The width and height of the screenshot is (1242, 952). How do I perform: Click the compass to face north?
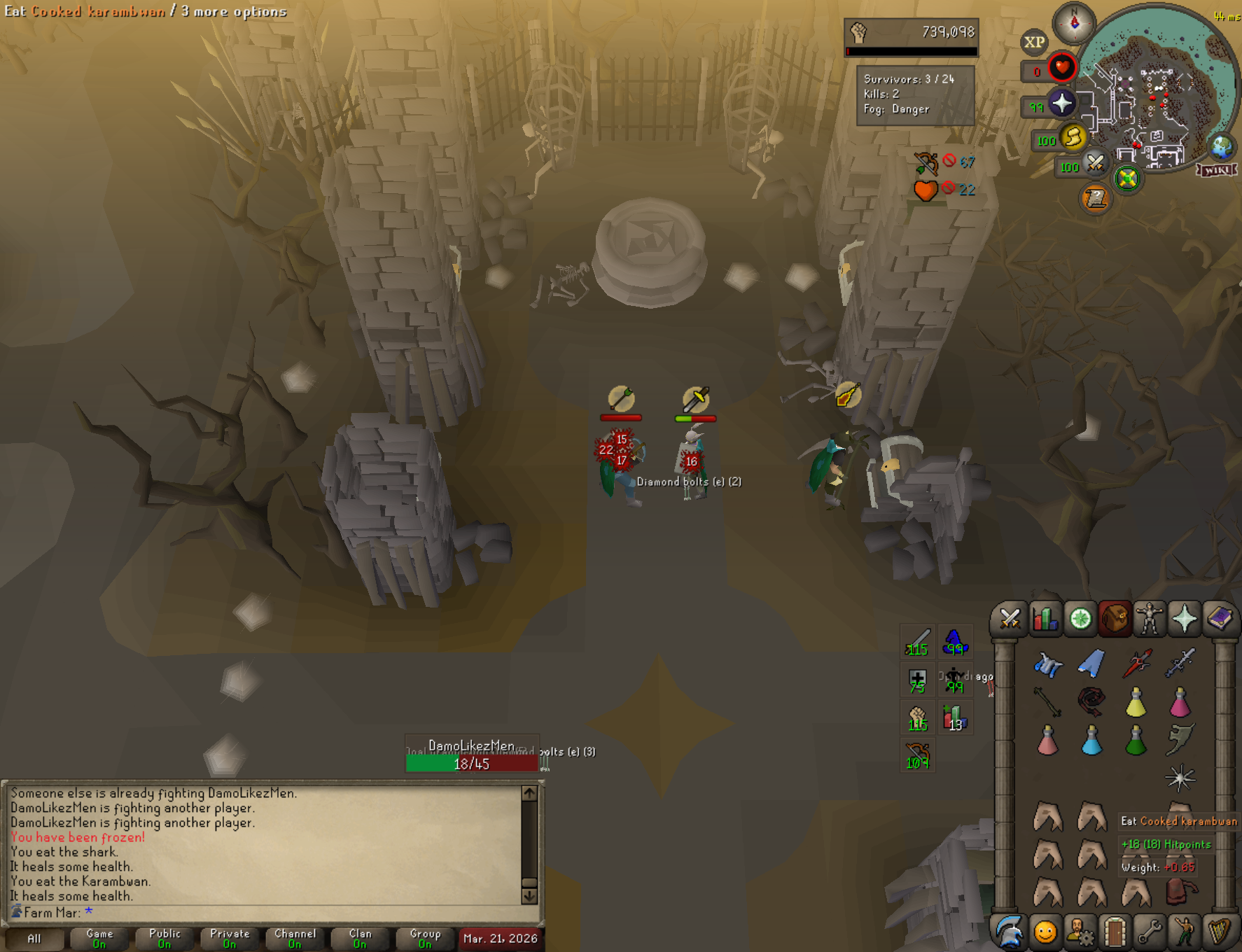[1074, 23]
